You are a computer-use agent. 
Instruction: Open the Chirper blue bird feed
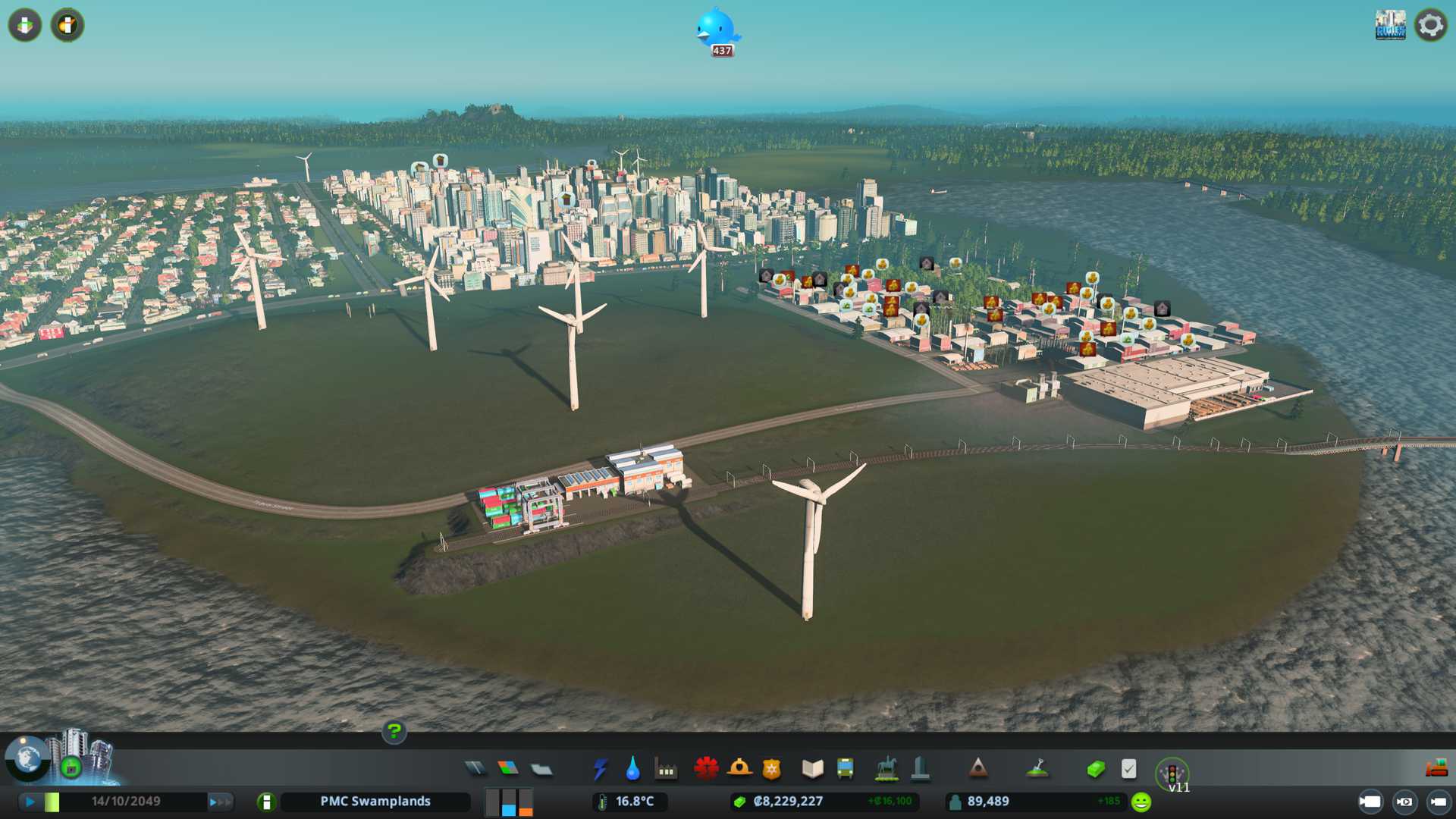(x=717, y=30)
